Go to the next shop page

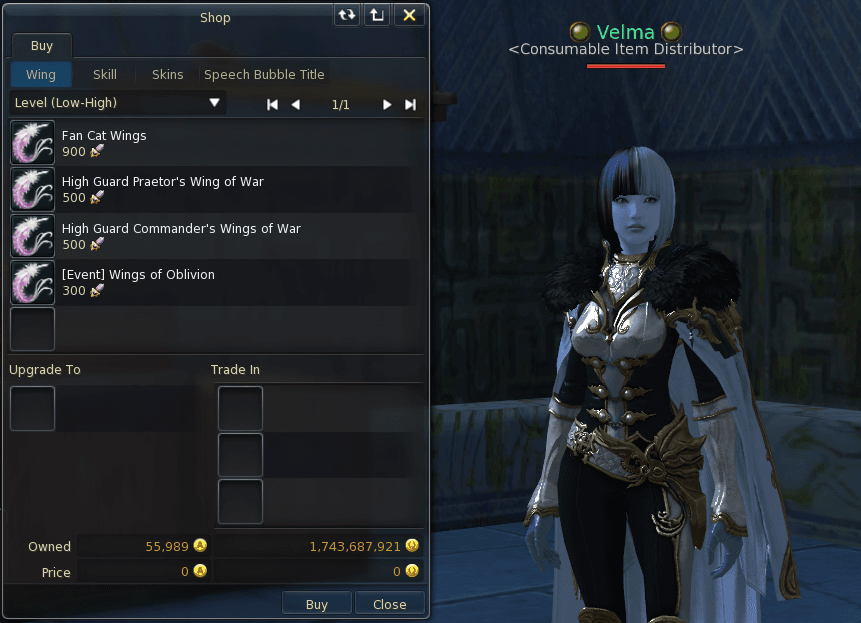point(387,104)
